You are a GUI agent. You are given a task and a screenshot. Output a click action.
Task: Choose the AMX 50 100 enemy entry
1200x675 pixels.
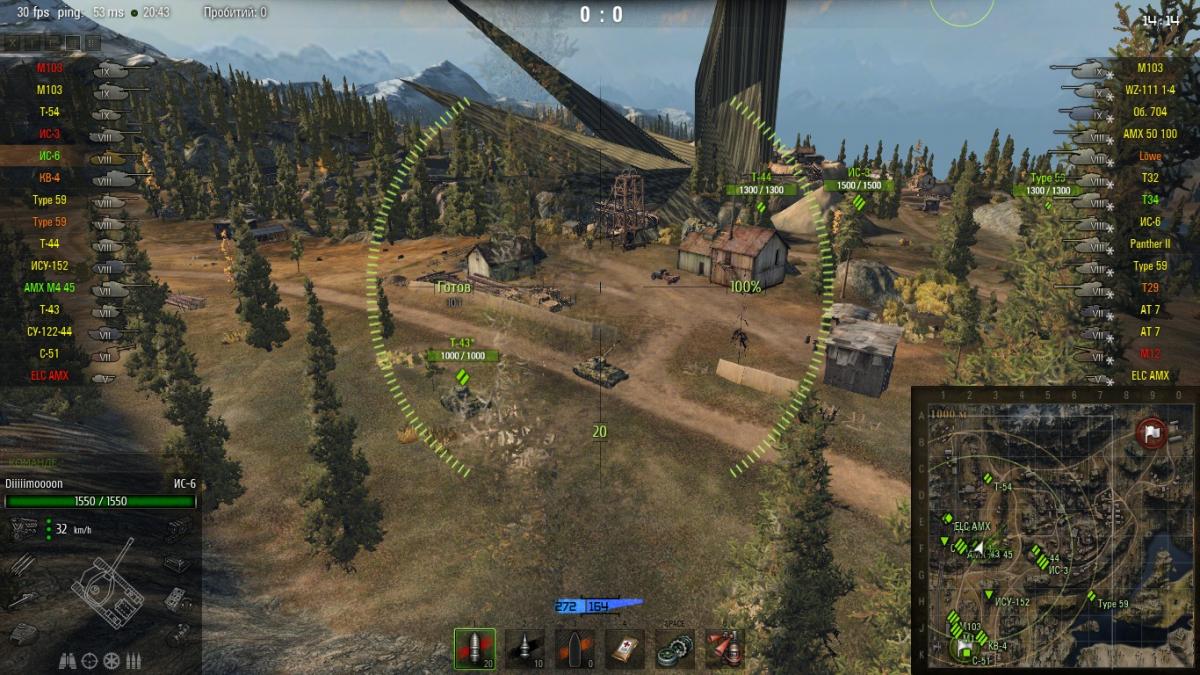1150,134
